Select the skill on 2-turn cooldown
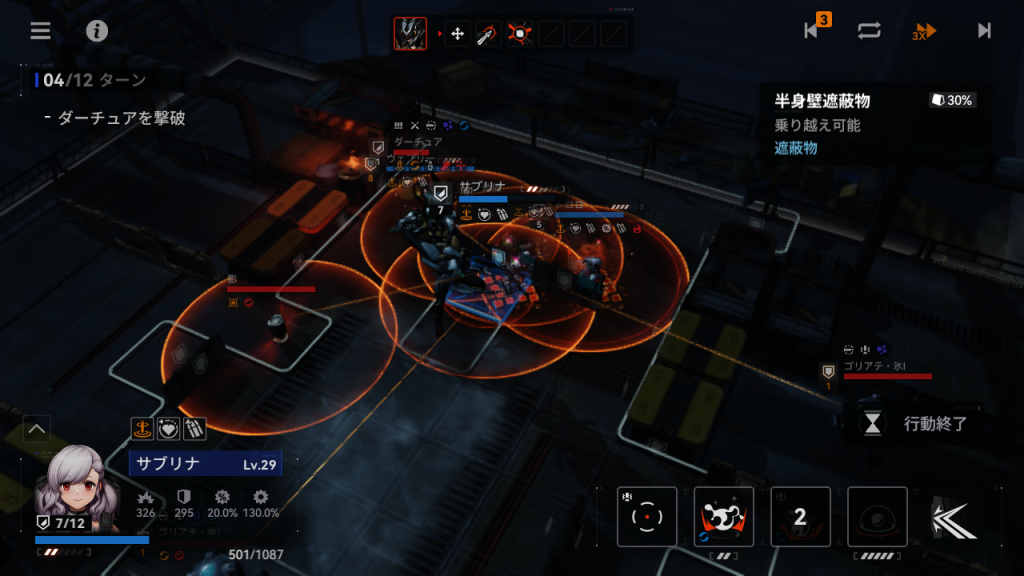The image size is (1024, 576). [x=800, y=517]
